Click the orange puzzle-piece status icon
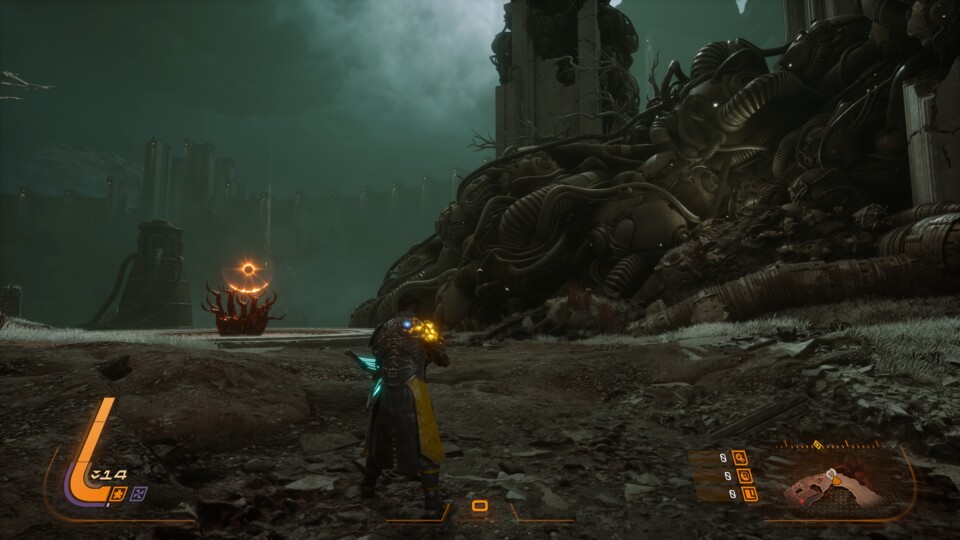Screen dimensions: 960x540 120,493
